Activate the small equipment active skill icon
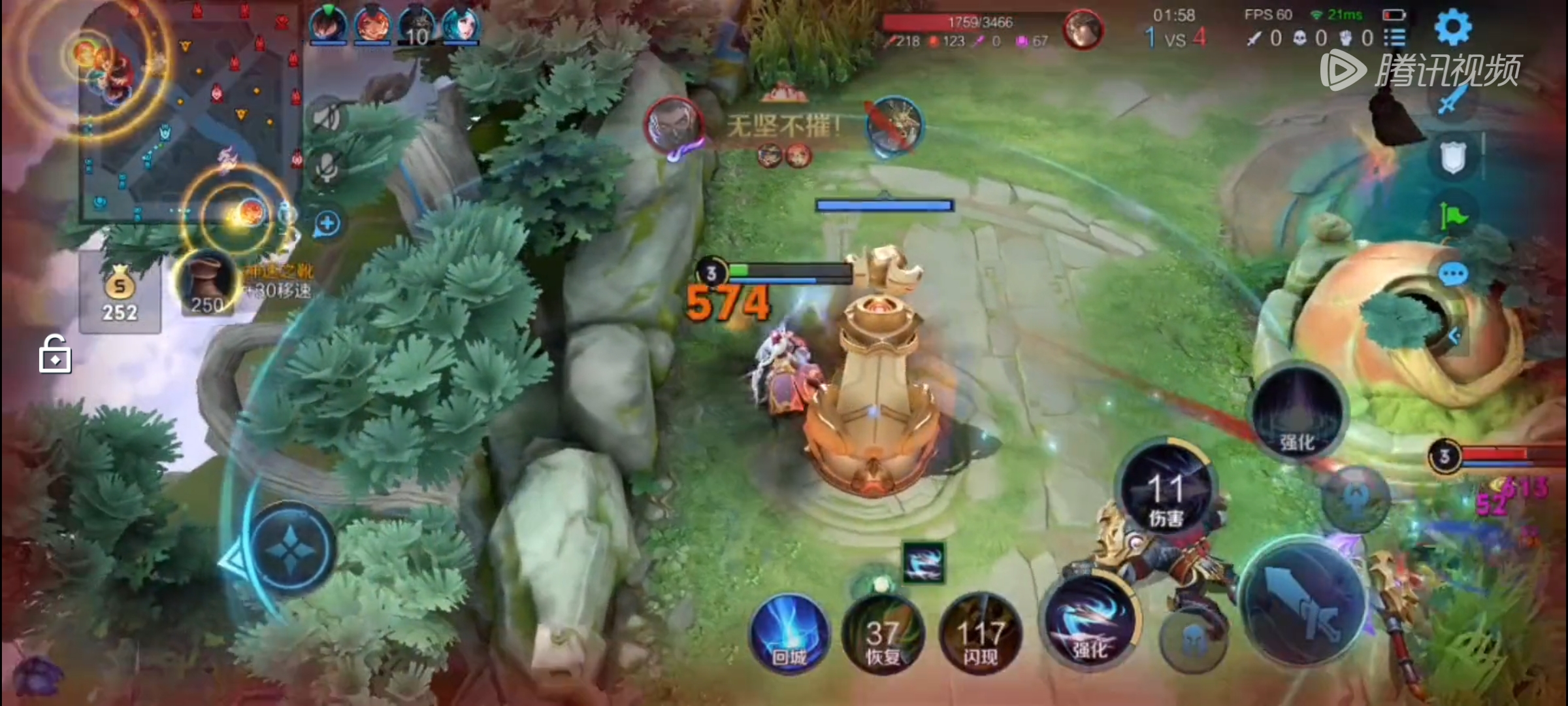This screenshot has width=1568, height=706. [923, 562]
